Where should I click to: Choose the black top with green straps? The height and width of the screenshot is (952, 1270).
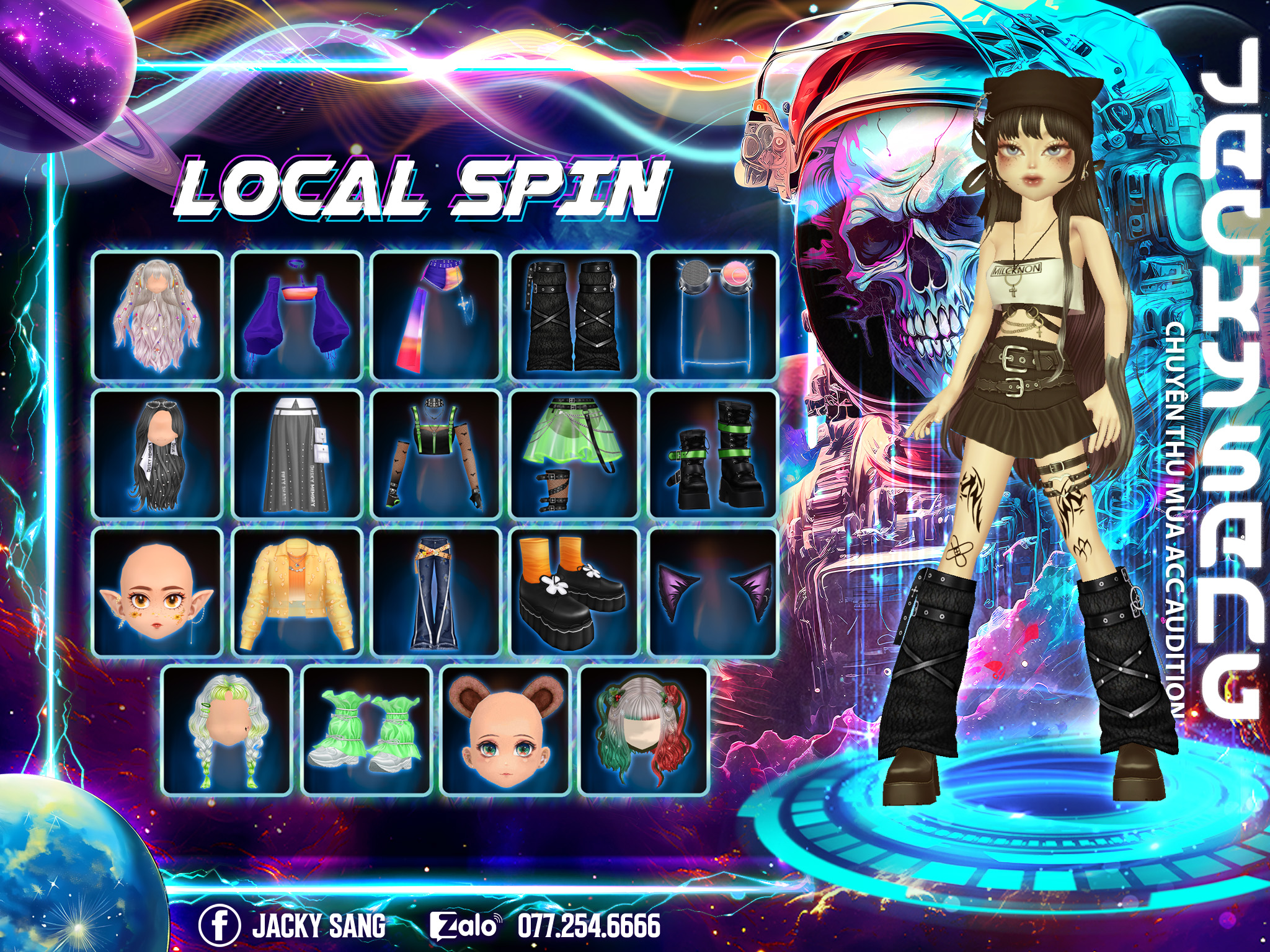tap(436, 454)
